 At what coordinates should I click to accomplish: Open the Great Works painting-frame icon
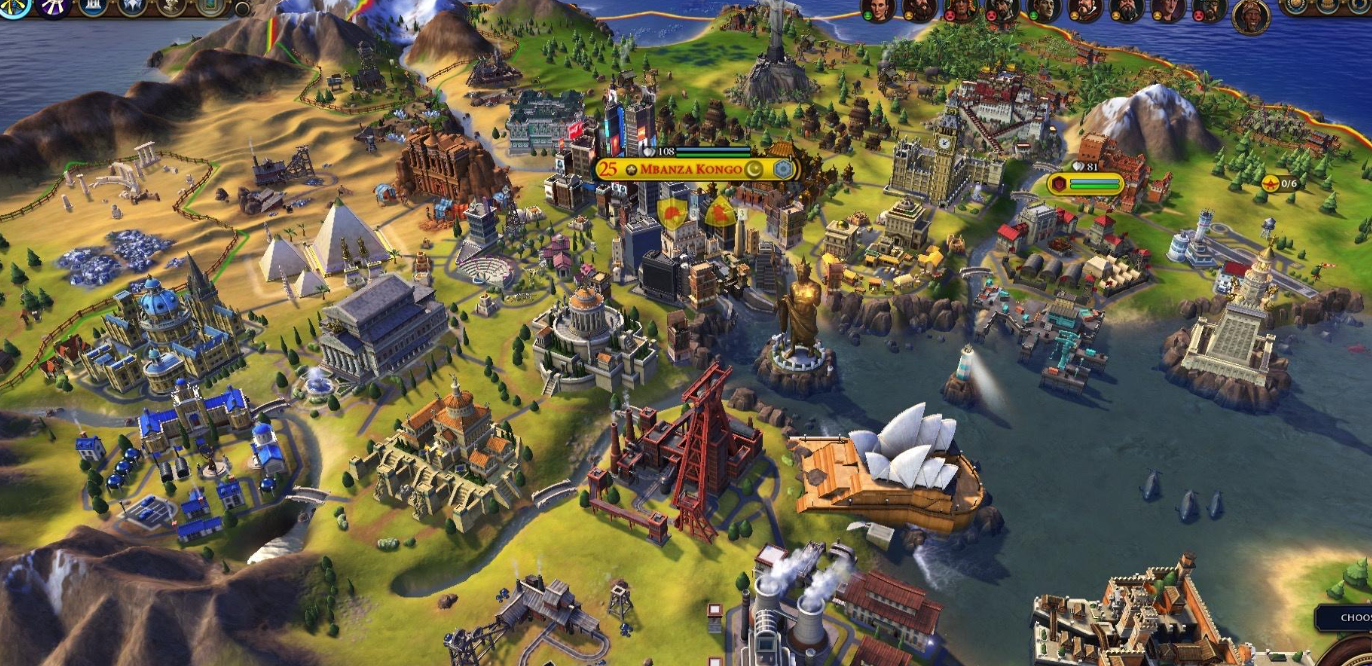click(209, 8)
